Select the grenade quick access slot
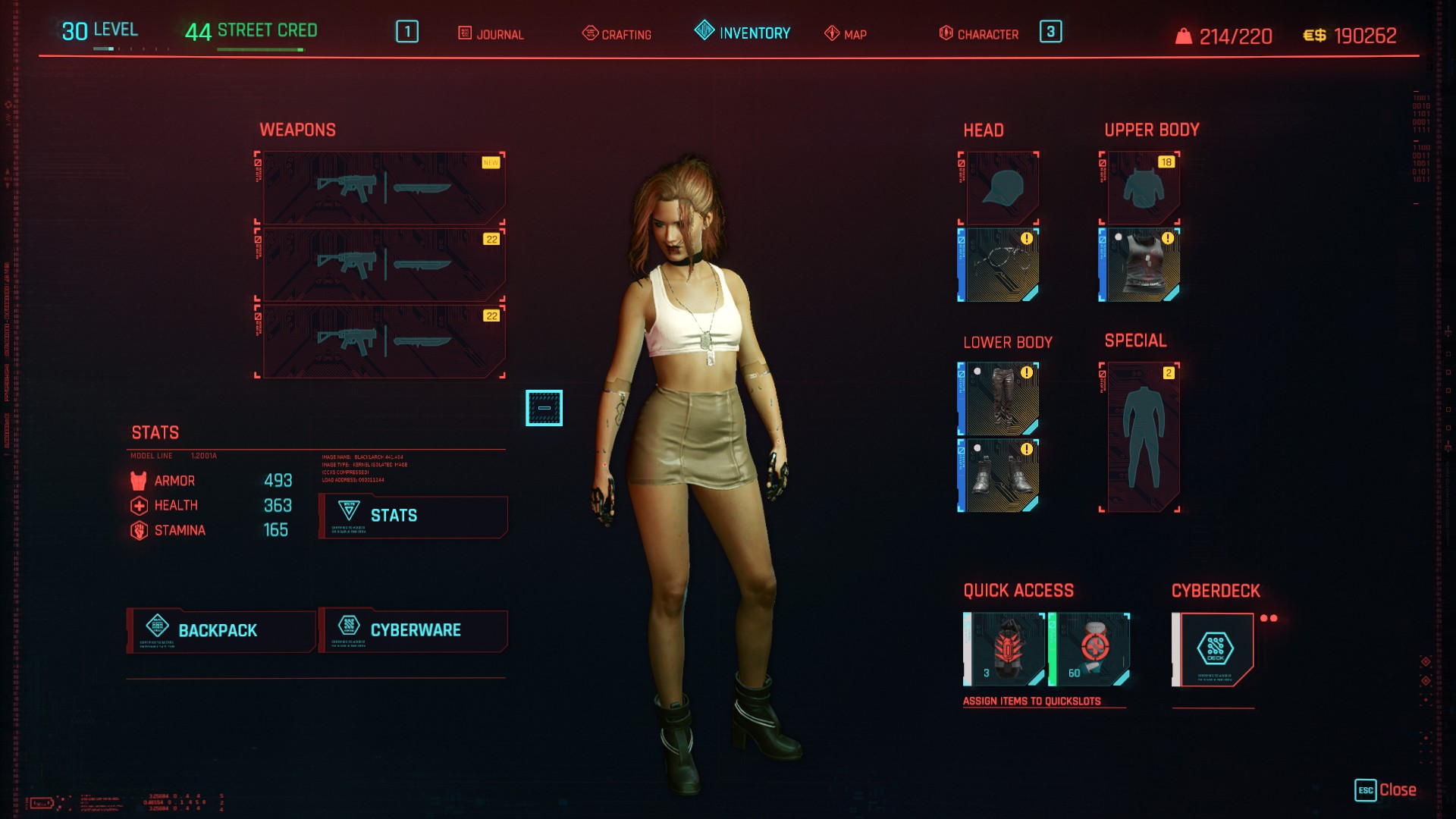Viewport: 1456px width, 819px height. (x=1004, y=649)
